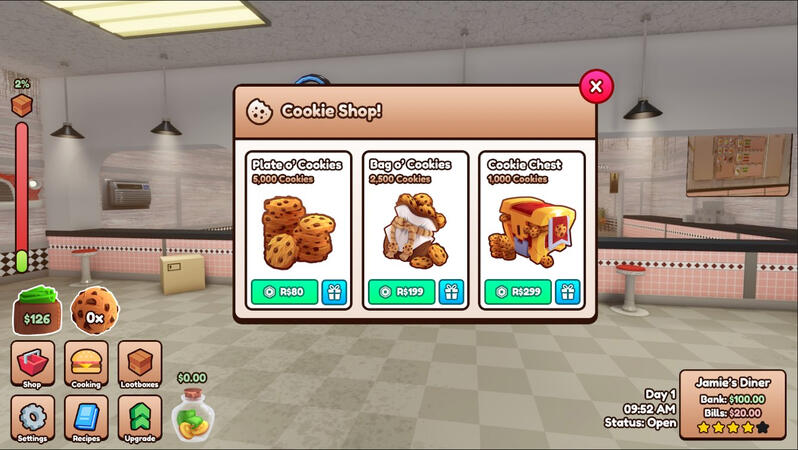Show the Recipes book
Viewport: 798px width, 450px height.
click(x=86, y=418)
